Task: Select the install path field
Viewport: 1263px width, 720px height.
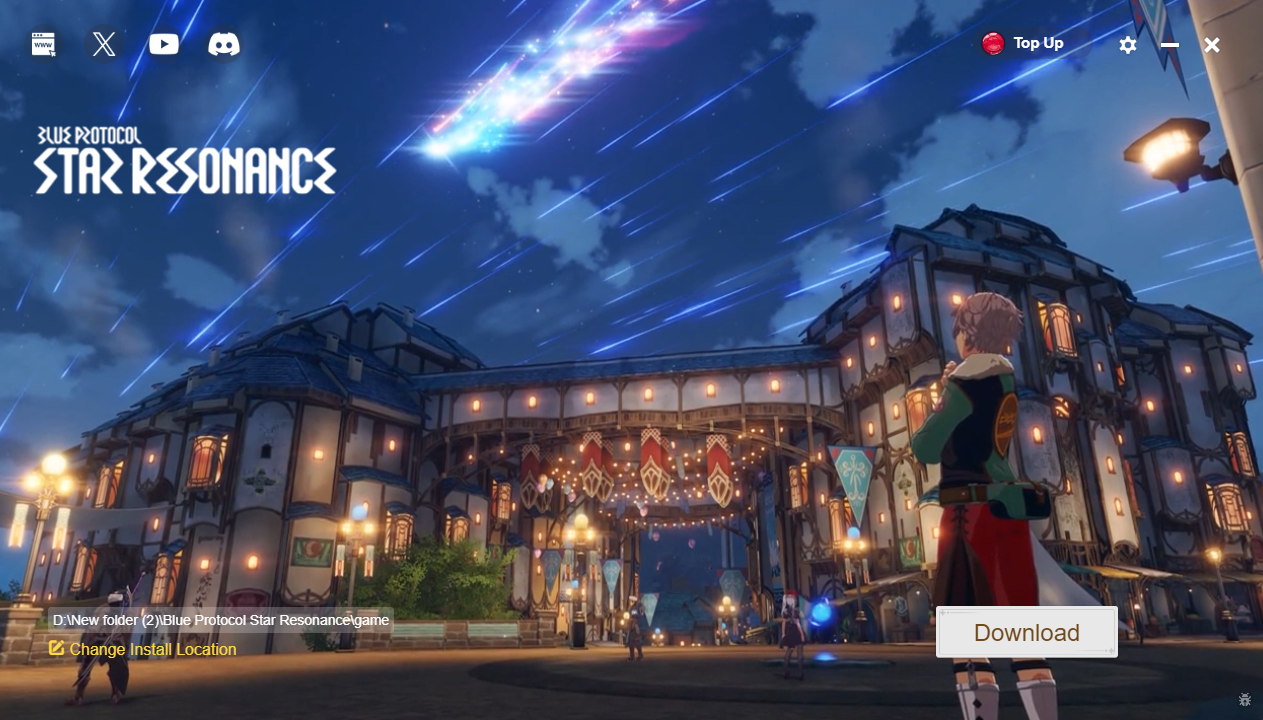Action: tap(220, 620)
